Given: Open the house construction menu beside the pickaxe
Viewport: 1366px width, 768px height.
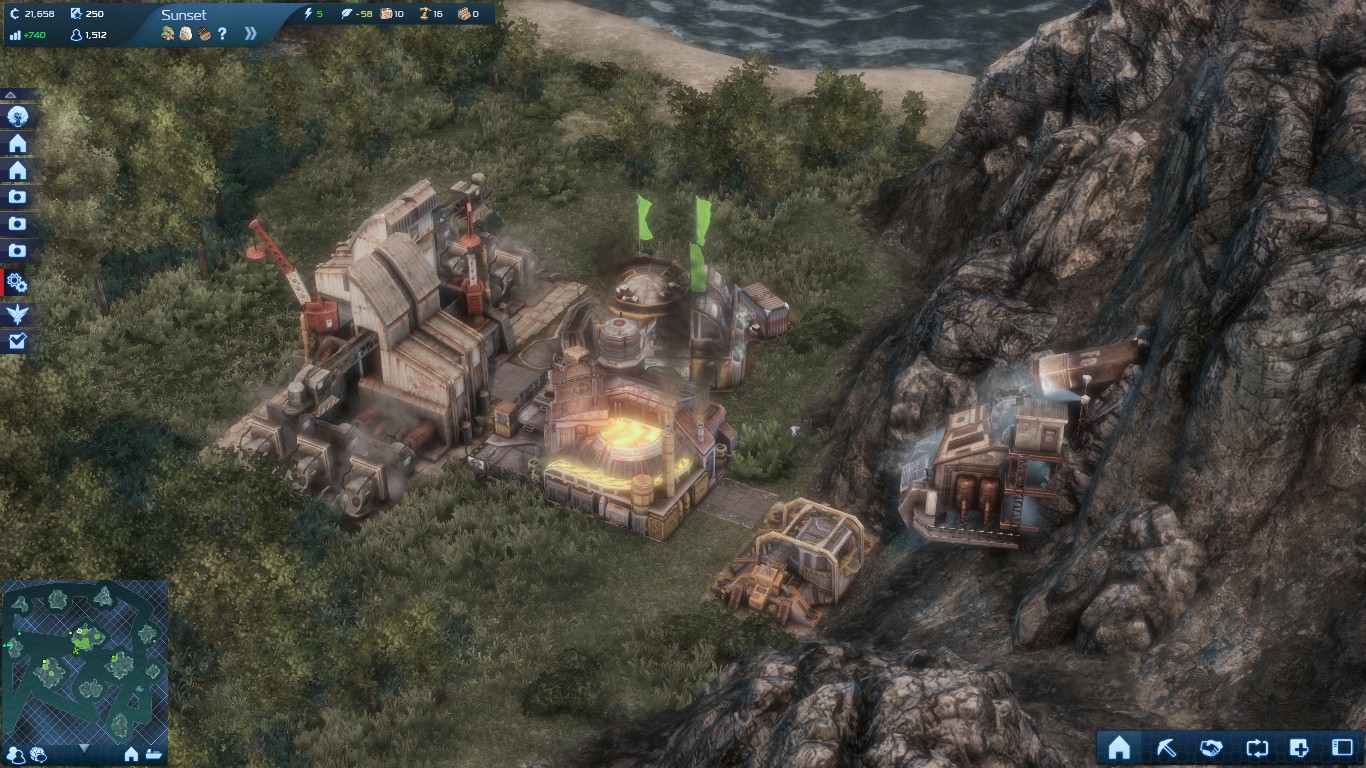Looking at the screenshot, I should (1119, 748).
